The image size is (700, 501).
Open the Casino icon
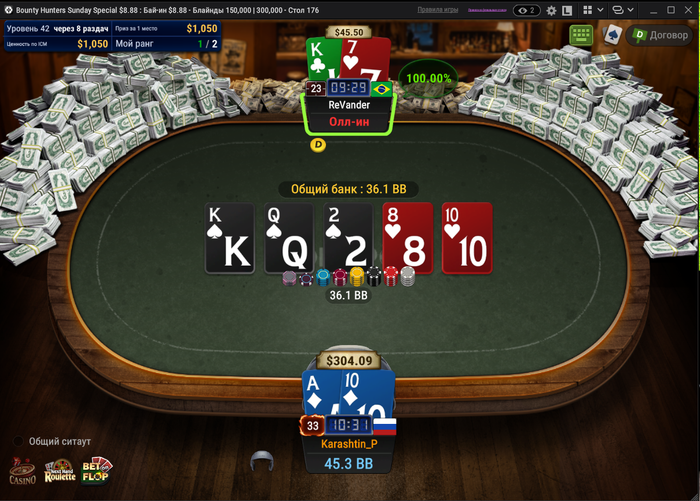click(x=23, y=472)
